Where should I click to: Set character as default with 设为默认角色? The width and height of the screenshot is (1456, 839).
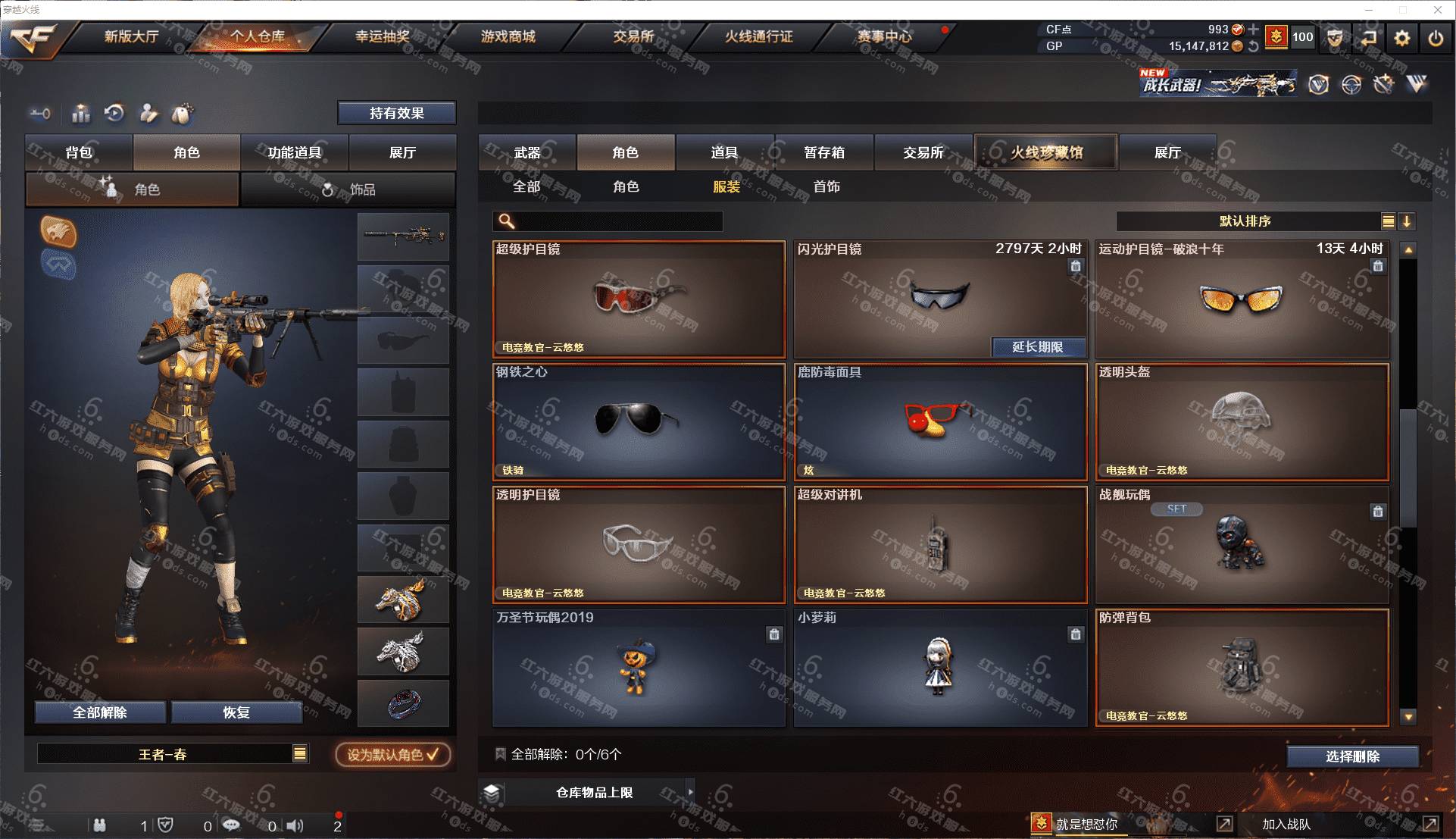point(392,755)
